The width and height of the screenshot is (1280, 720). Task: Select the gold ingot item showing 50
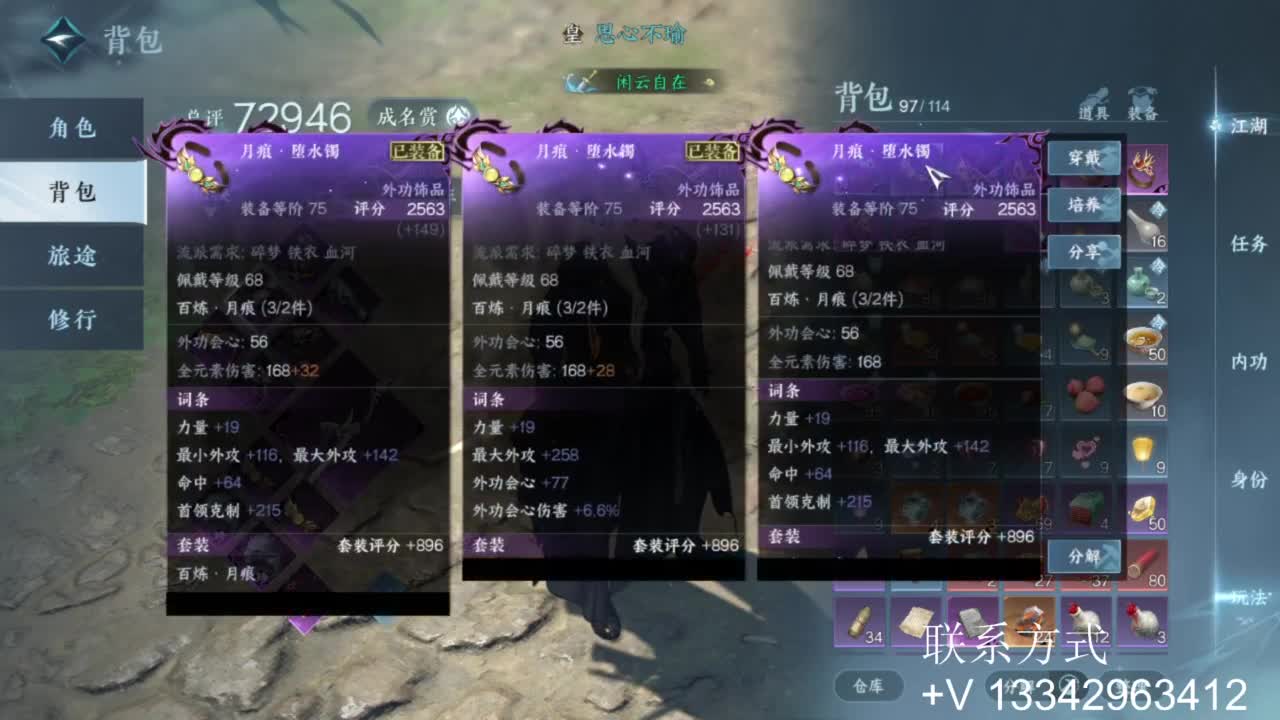pyautogui.click(x=1146, y=510)
